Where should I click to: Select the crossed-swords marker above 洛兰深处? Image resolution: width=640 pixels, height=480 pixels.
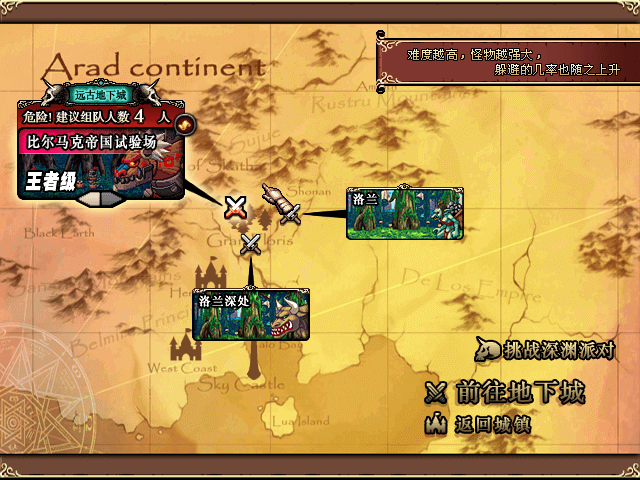tap(251, 243)
